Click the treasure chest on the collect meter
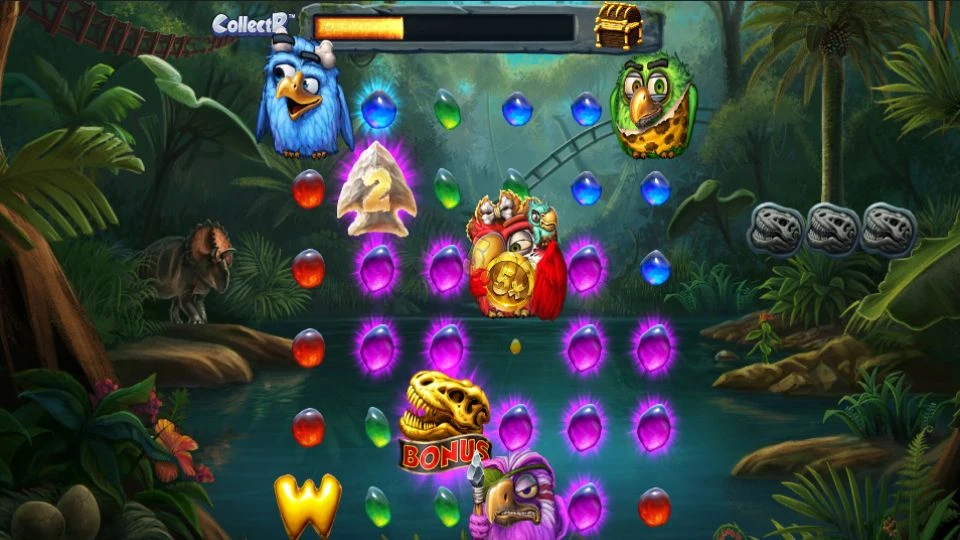This screenshot has width=960, height=540. [616, 27]
